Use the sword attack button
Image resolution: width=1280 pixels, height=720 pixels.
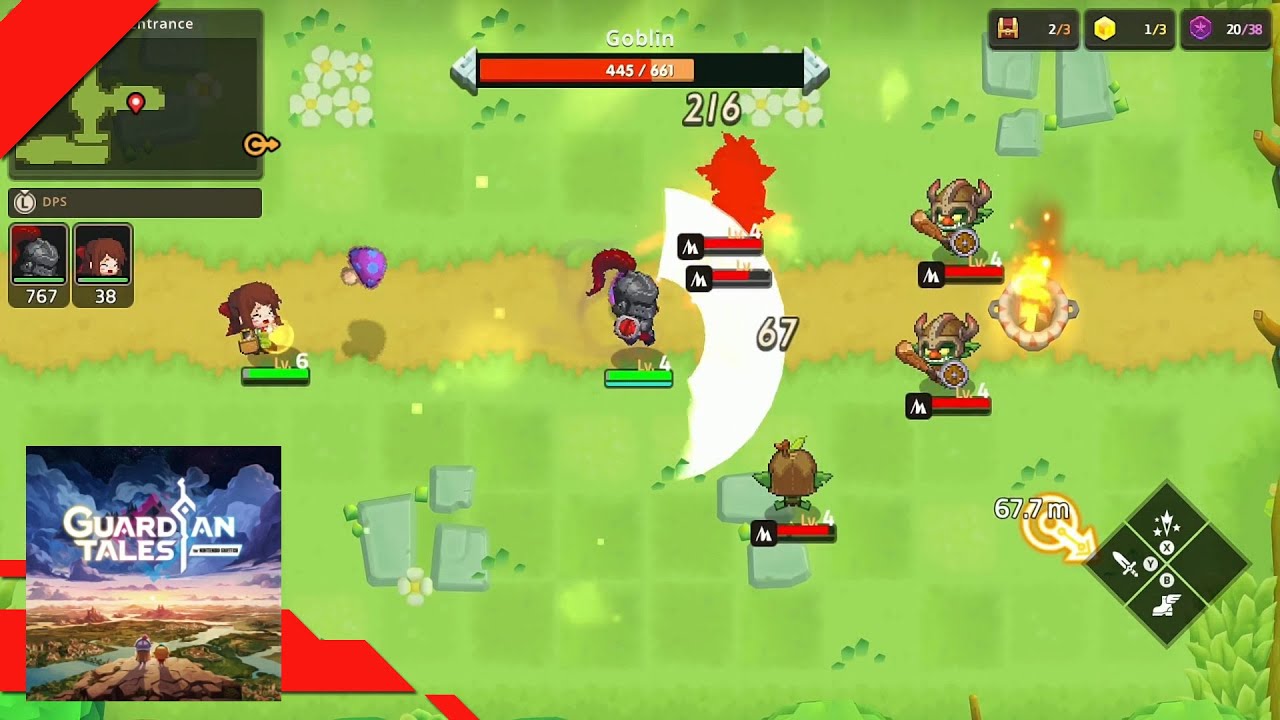coord(1127,565)
